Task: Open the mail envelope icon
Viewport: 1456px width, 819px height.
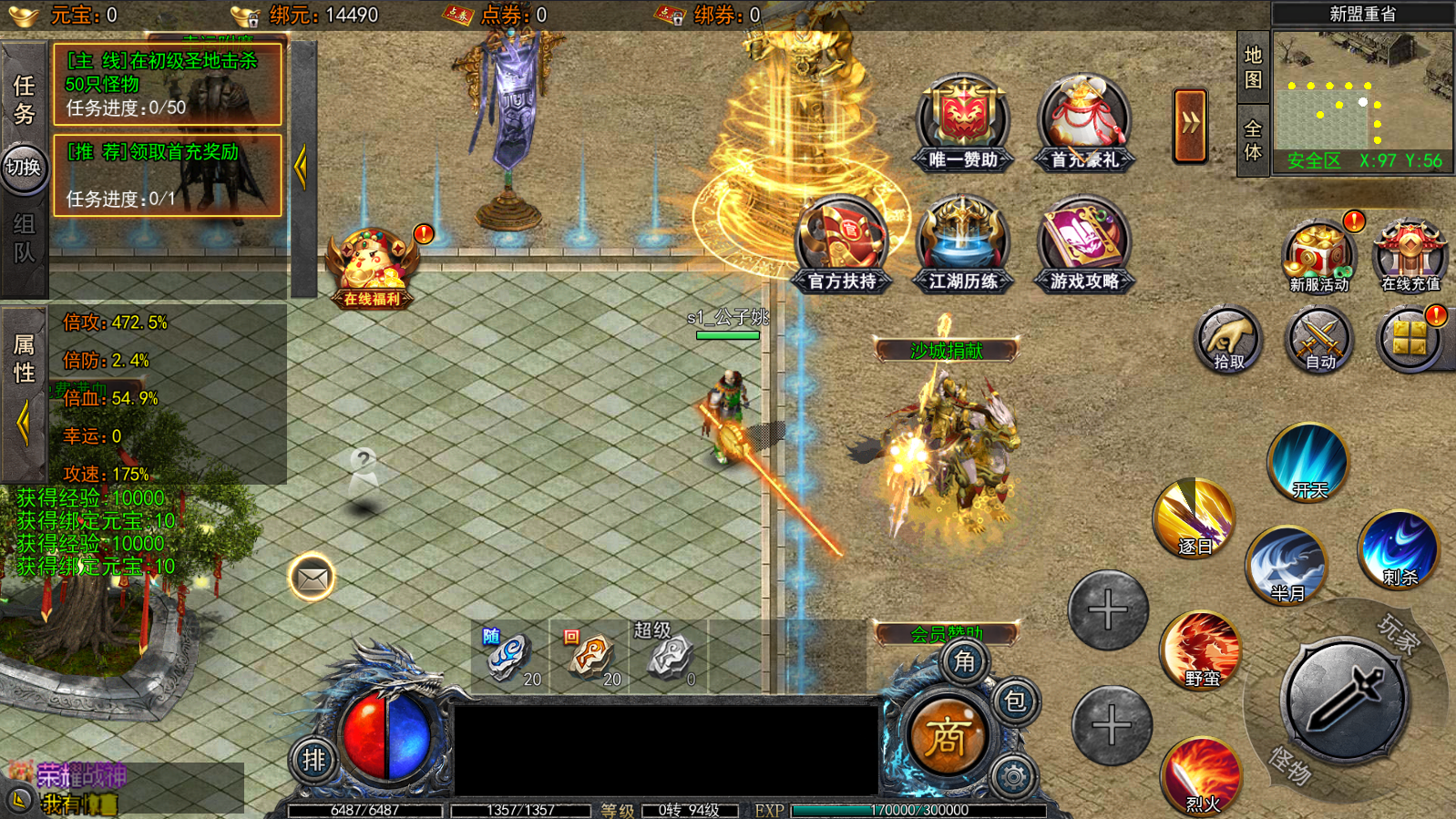Action: tap(312, 578)
